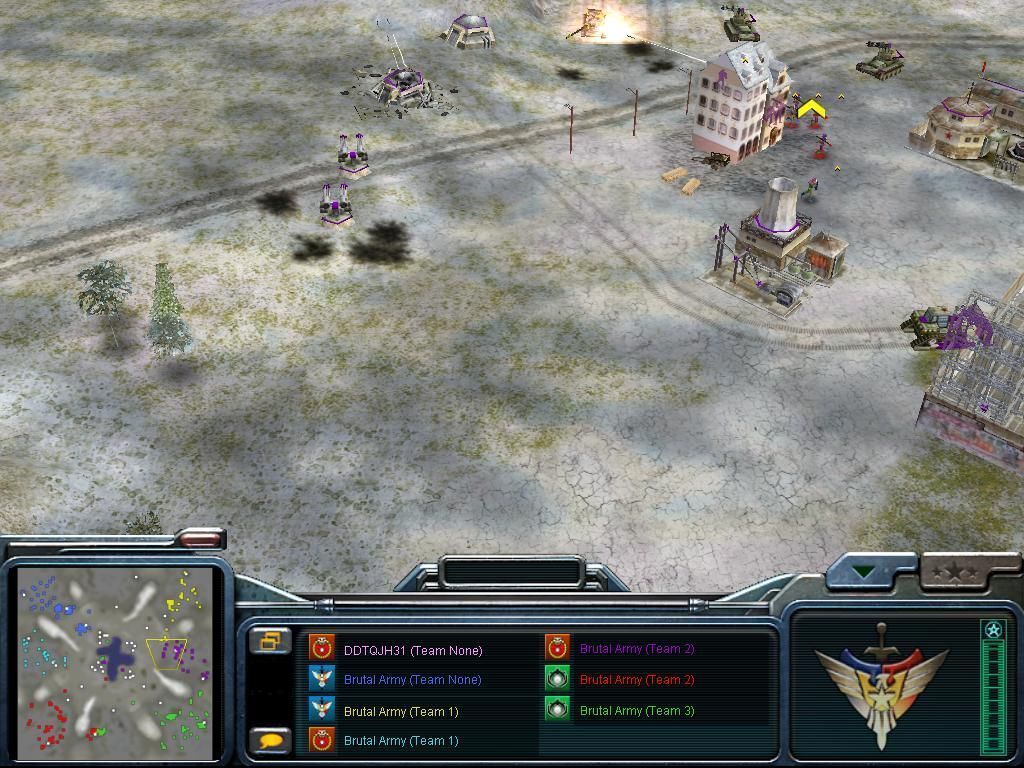Select purple Brutal Army (Team 2)
The height and width of the screenshot is (768, 1024).
coord(636,649)
